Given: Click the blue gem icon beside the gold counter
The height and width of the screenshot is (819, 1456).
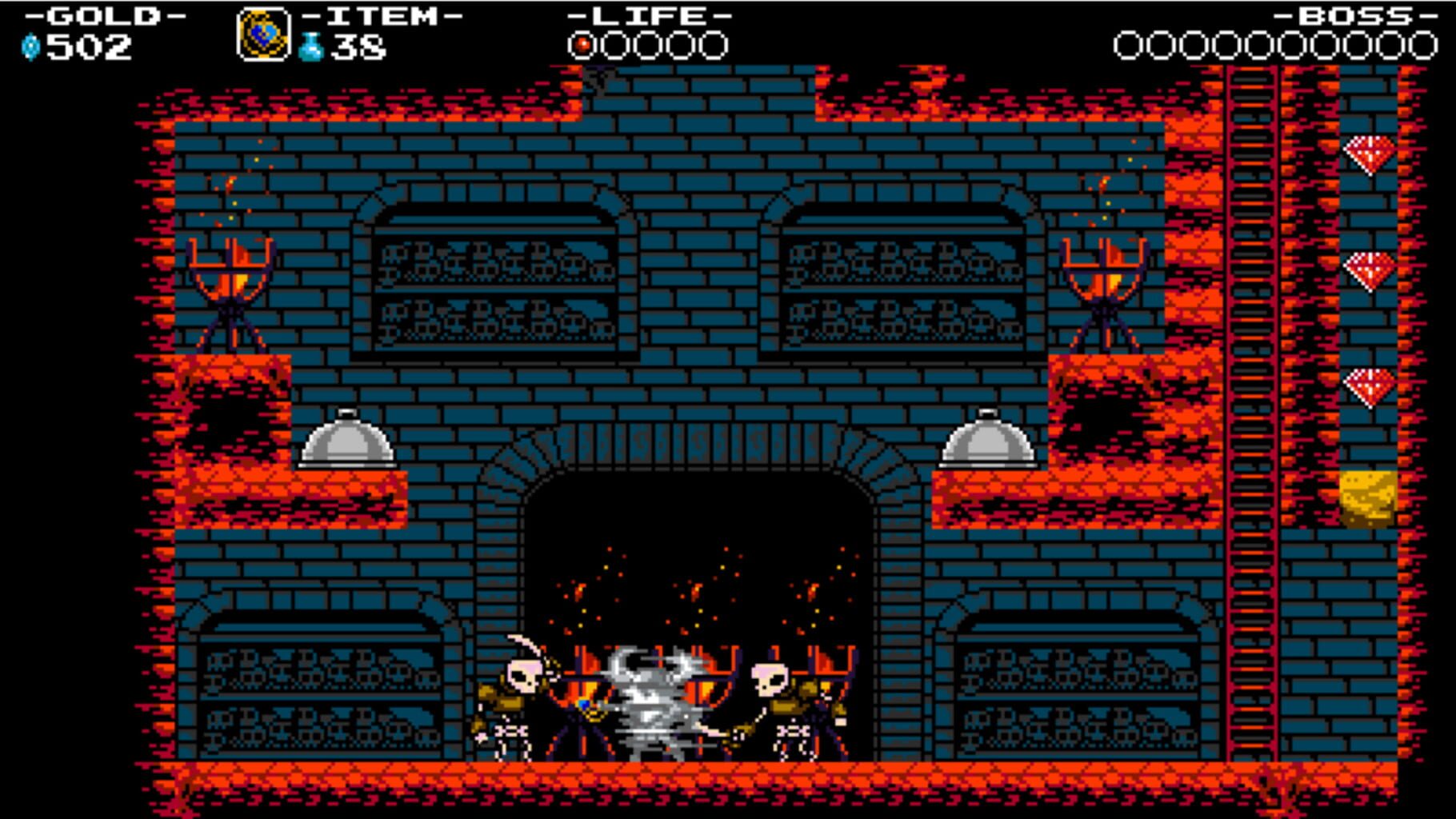Looking at the screenshot, I should click(30, 46).
